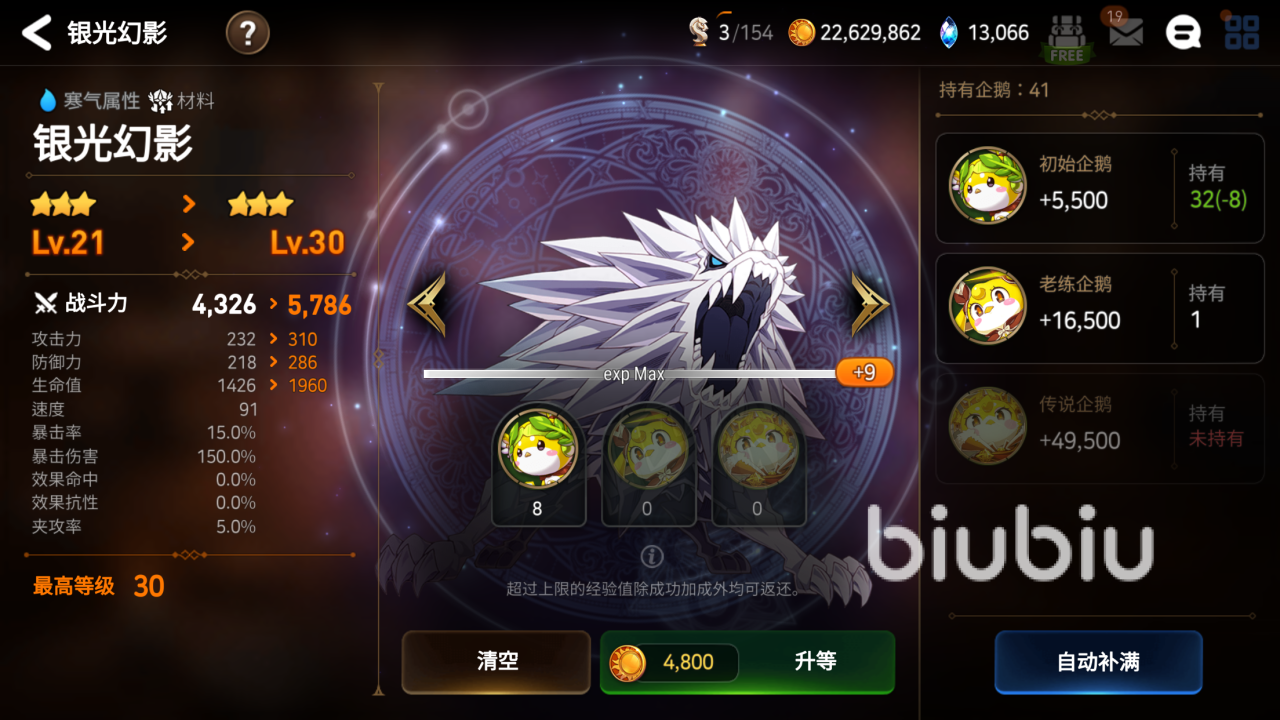Click the right arrow to view next monster
This screenshot has height=720, width=1280.
[868, 298]
